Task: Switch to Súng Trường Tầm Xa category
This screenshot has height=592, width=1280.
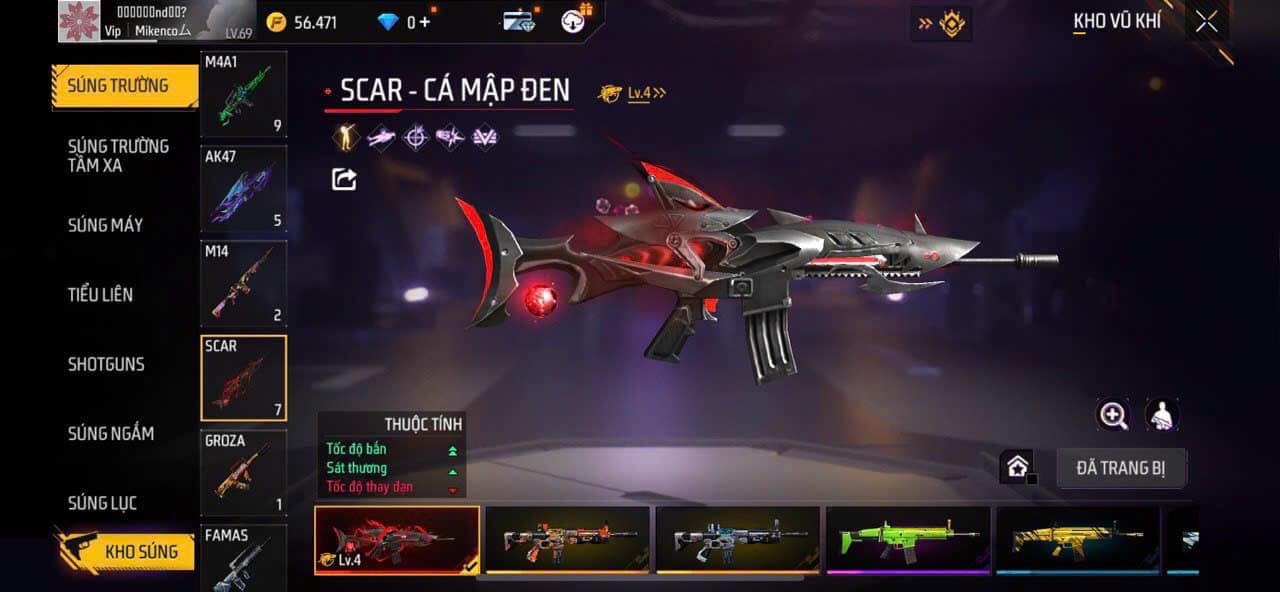Action: point(118,155)
